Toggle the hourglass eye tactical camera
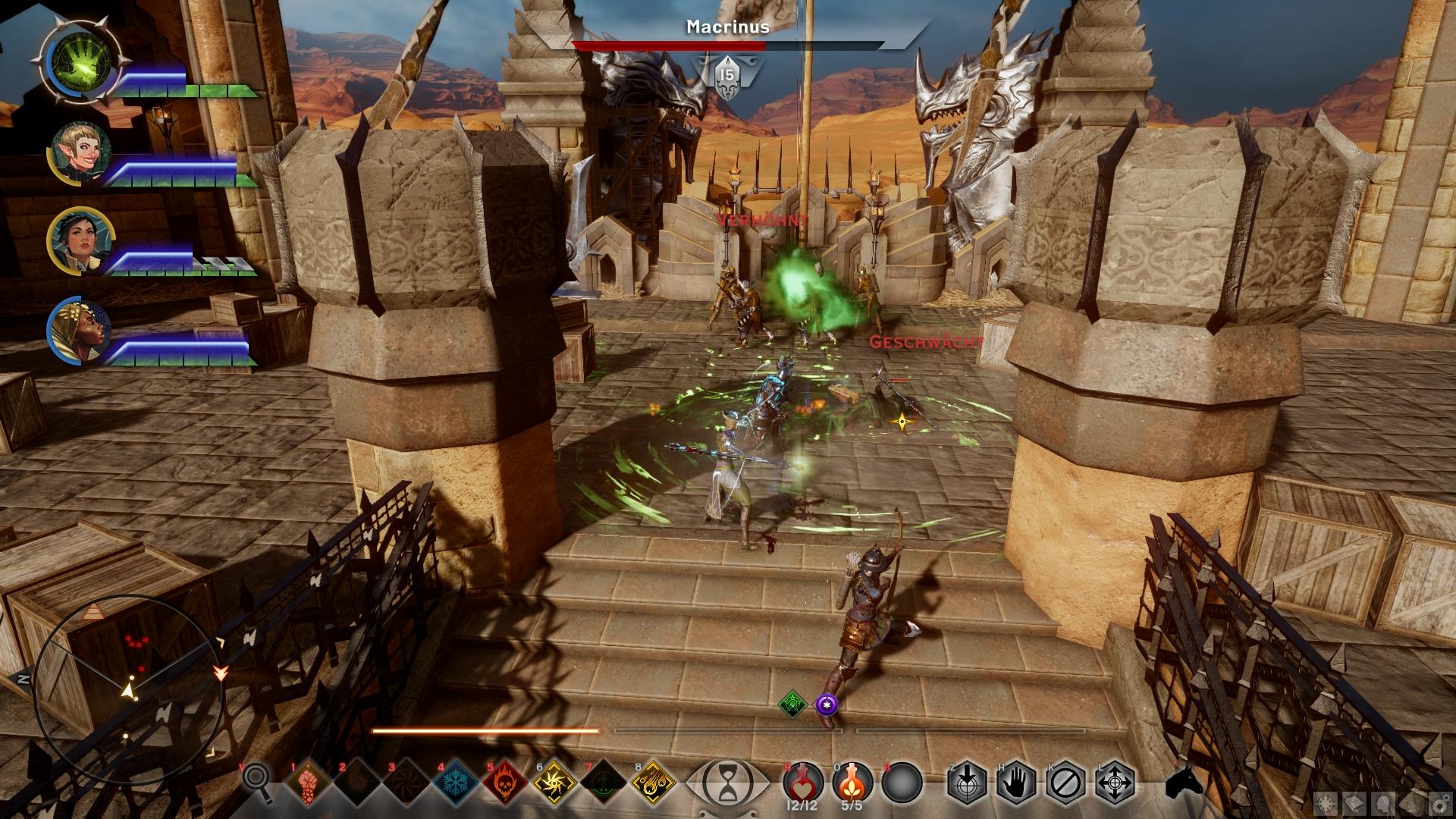Viewport: 1456px width, 819px height. pyautogui.click(x=726, y=782)
